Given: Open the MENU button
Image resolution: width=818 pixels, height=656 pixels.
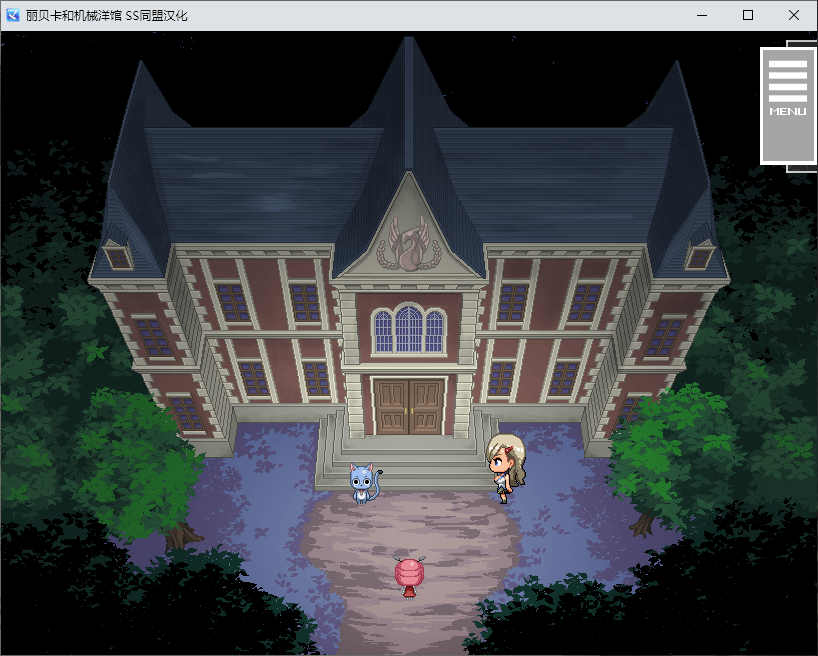Looking at the screenshot, I should click(x=787, y=104).
